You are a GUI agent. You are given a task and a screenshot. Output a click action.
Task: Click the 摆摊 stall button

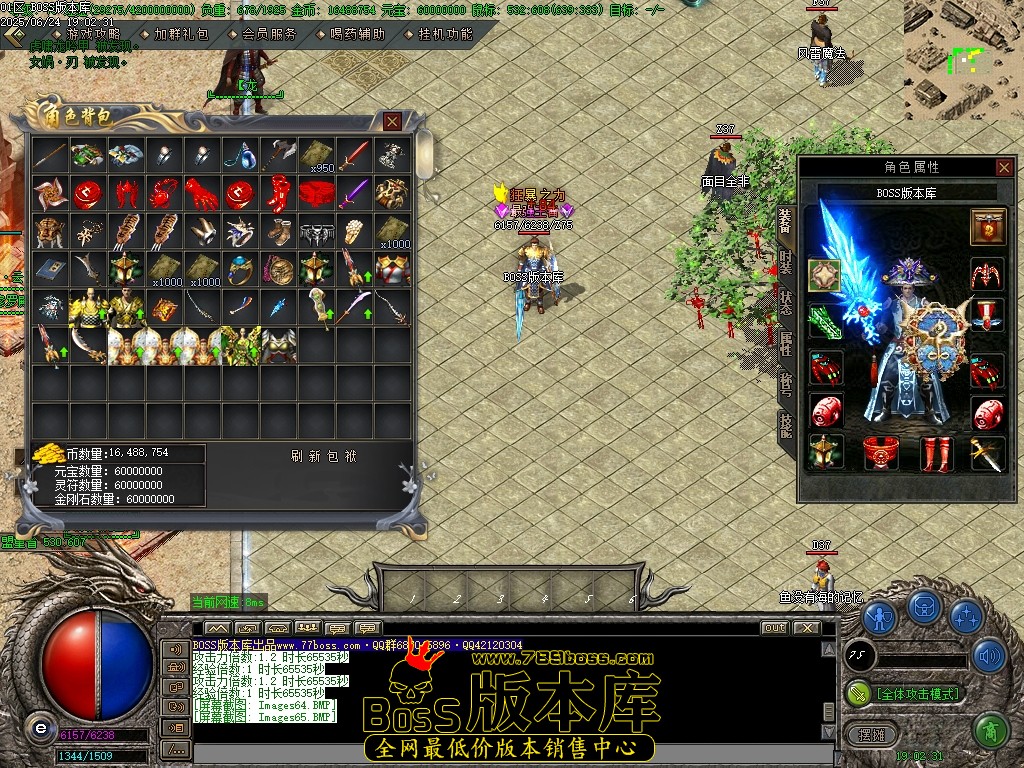click(x=864, y=732)
